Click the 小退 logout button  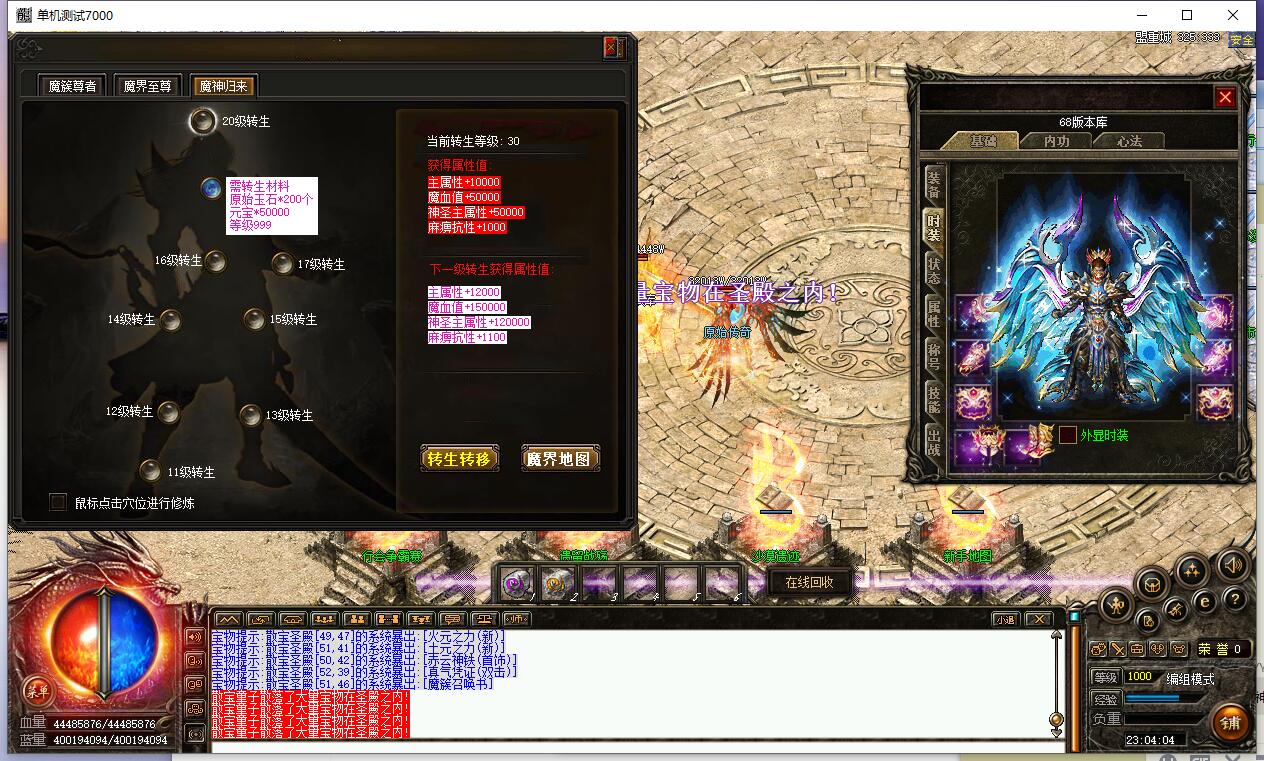tap(1004, 619)
